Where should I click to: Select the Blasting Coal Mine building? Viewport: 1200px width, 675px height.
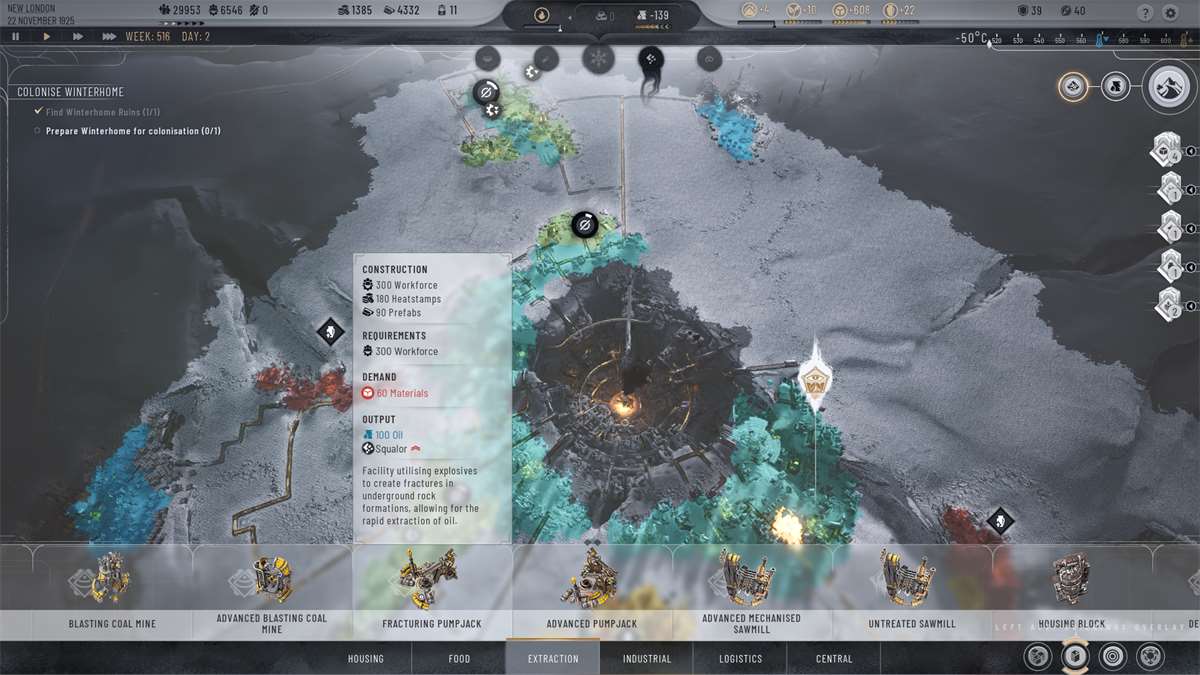click(112, 590)
